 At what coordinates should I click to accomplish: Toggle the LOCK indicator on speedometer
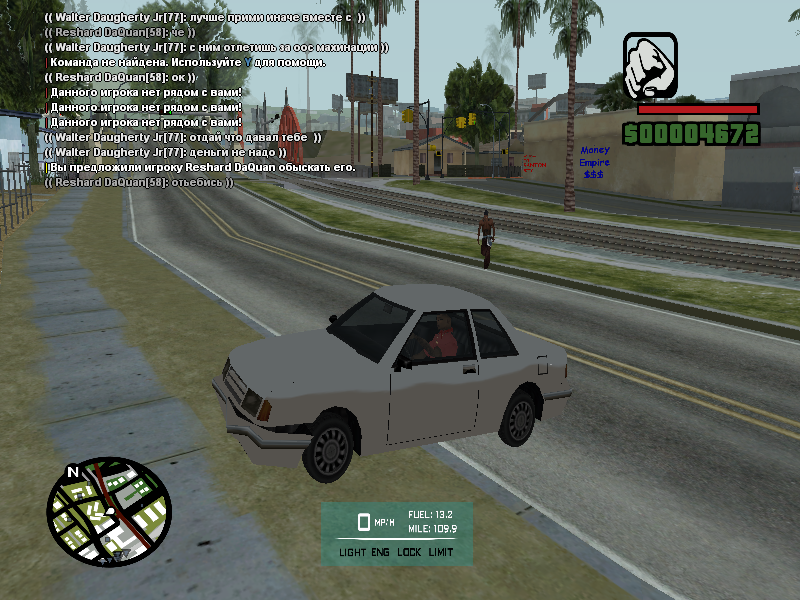[x=410, y=552]
